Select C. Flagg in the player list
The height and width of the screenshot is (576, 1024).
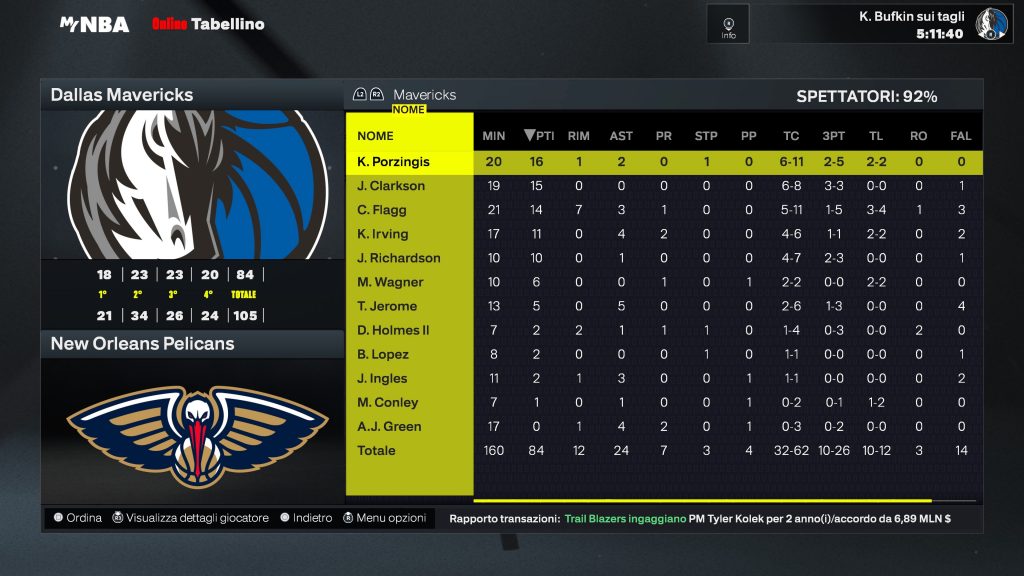point(383,210)
